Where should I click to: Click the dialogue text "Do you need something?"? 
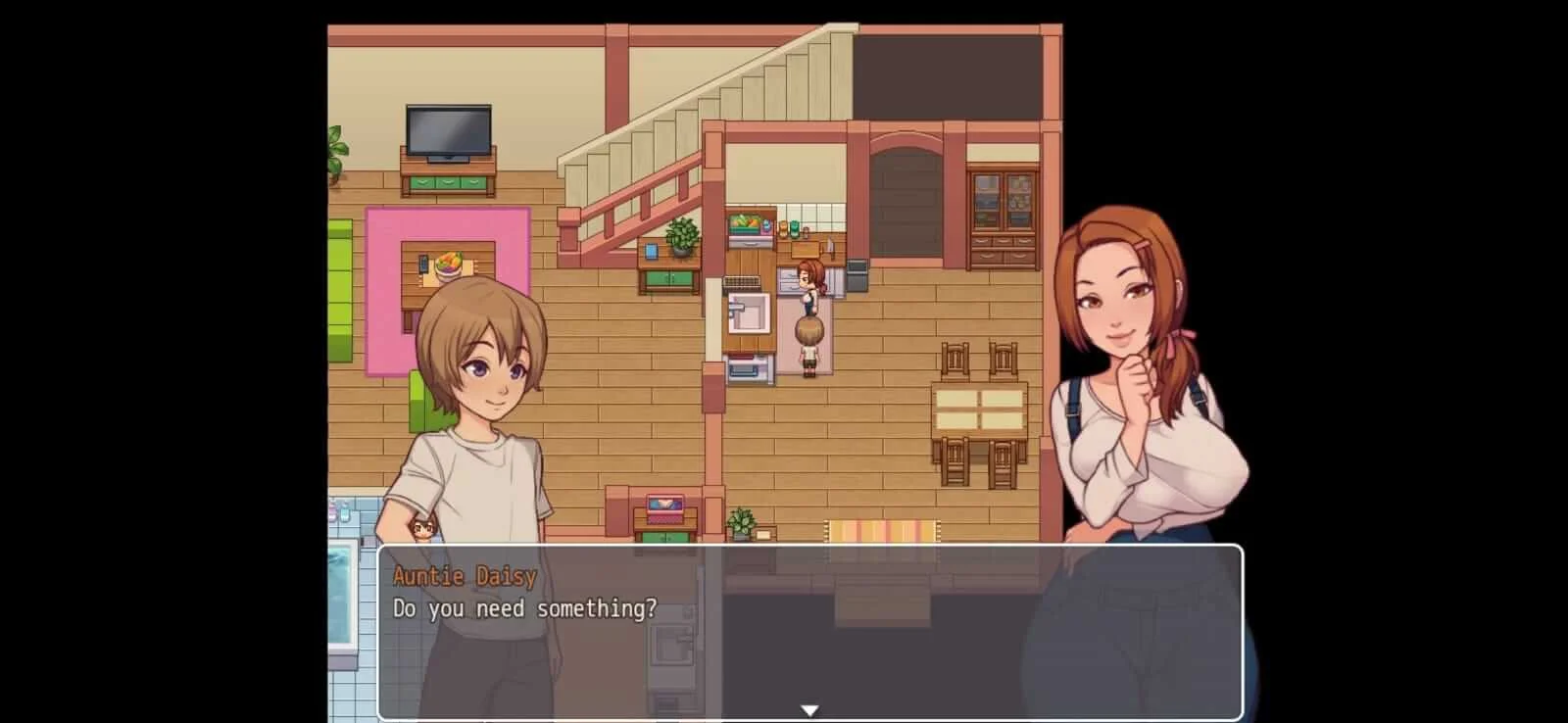pyautogui.click(x=526, y=607)
